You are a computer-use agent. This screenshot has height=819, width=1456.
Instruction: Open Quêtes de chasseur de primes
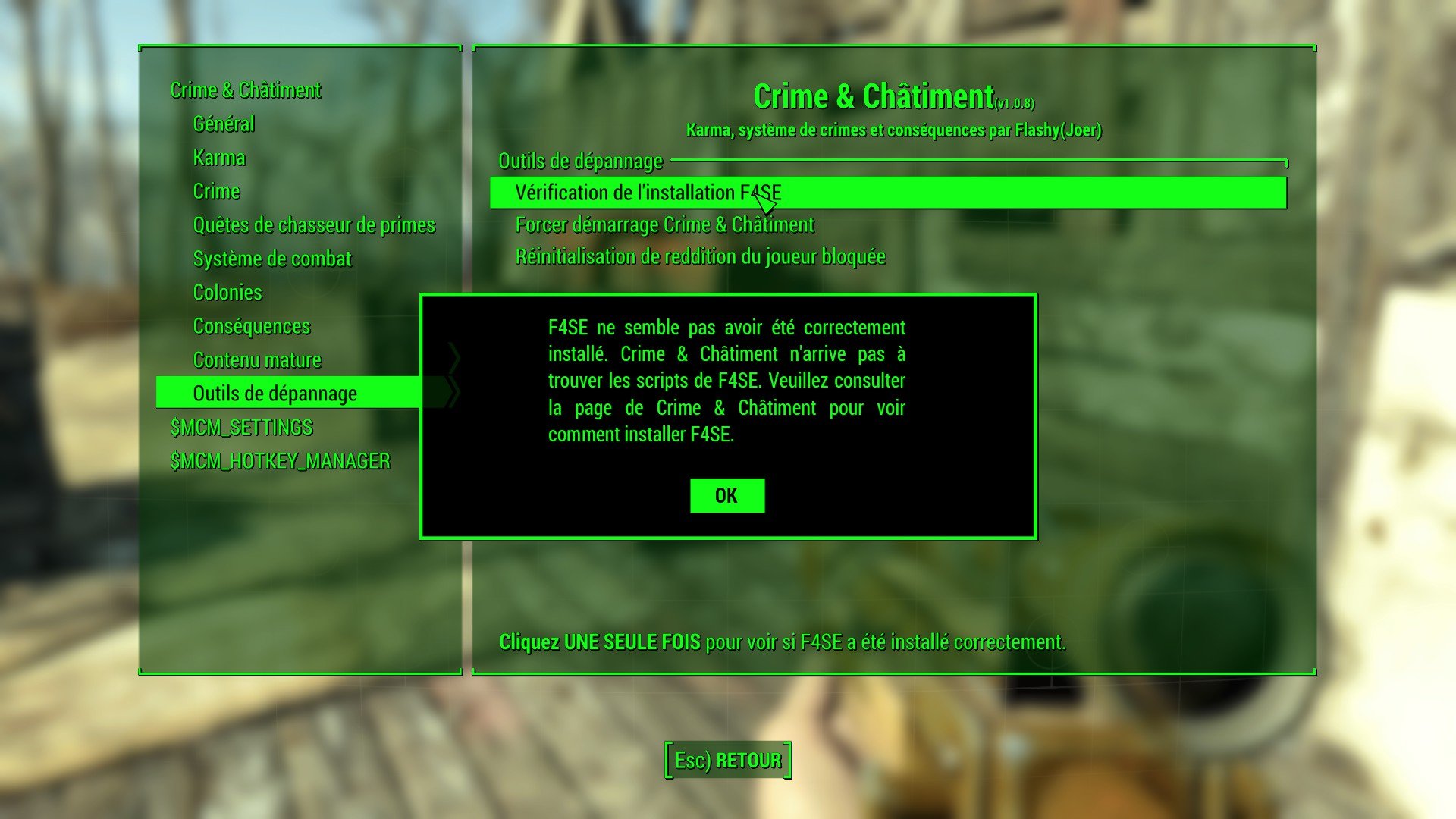point(314,225)
